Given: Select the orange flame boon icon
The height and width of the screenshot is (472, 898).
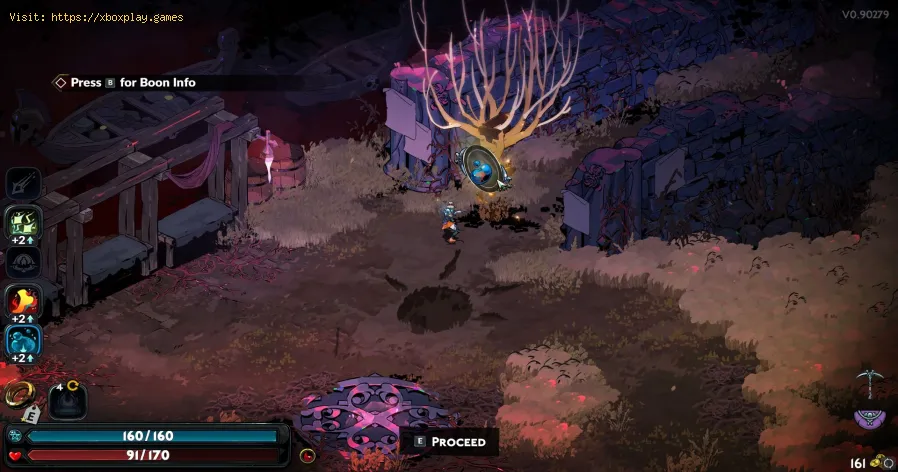Looking at the screenshot, I should [x=23, y=300].
